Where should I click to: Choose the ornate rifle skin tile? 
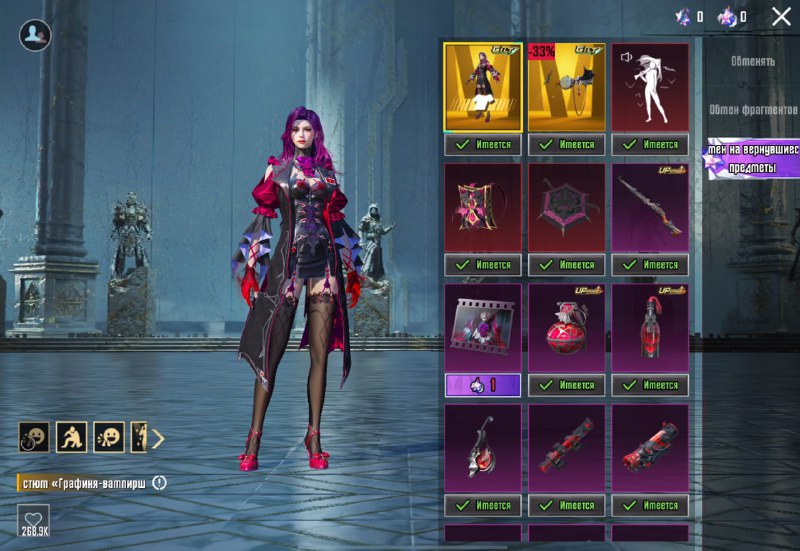coord(650,208)
